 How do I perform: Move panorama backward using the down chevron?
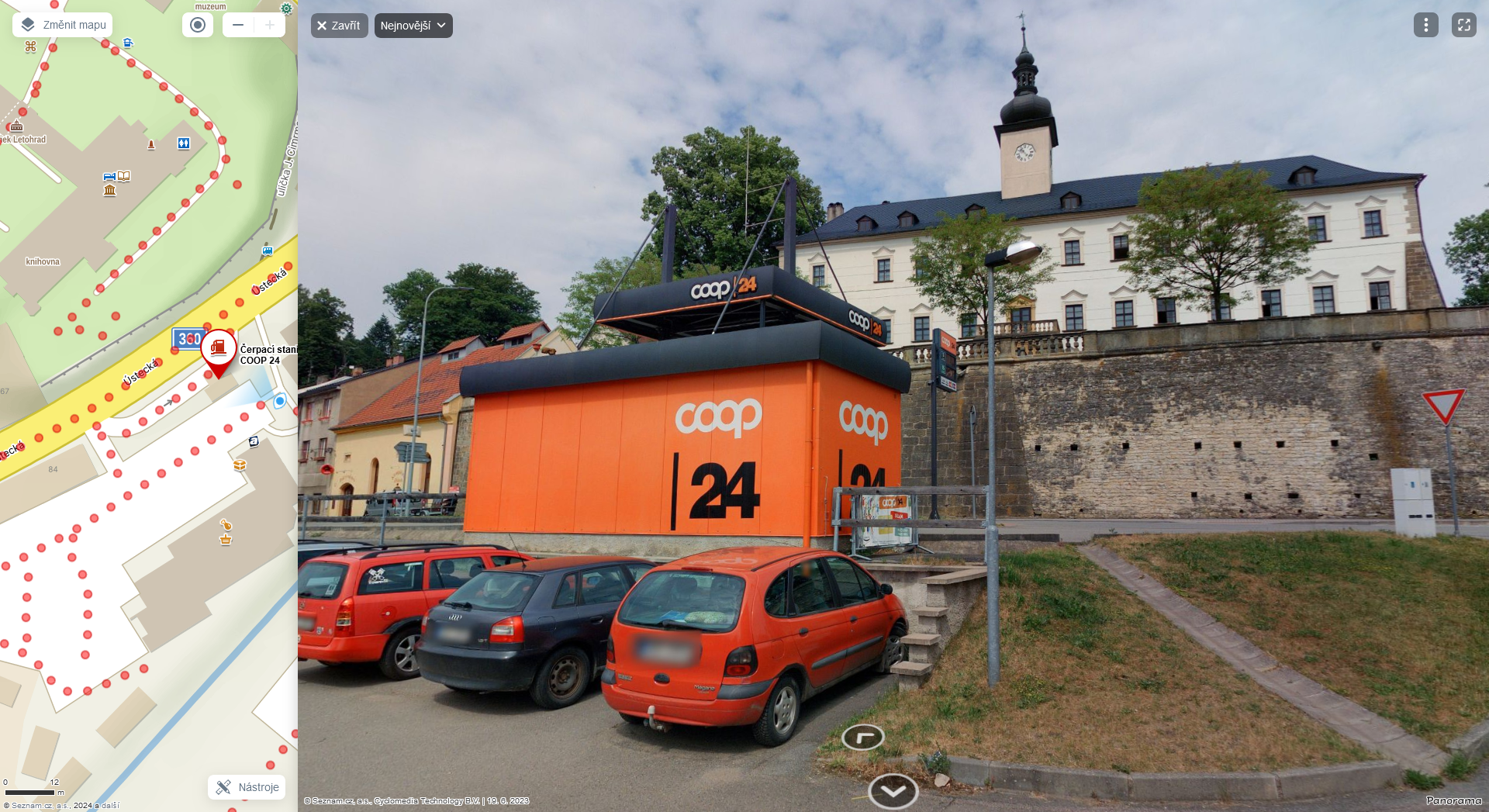893,791
